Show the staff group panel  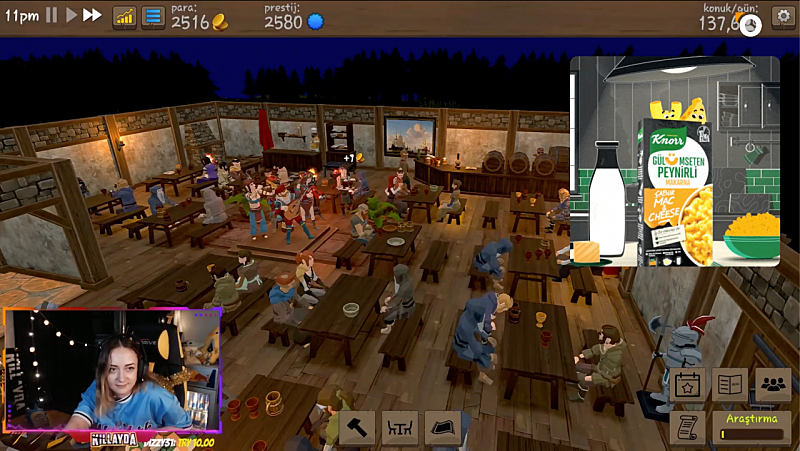tap(773, 383)
